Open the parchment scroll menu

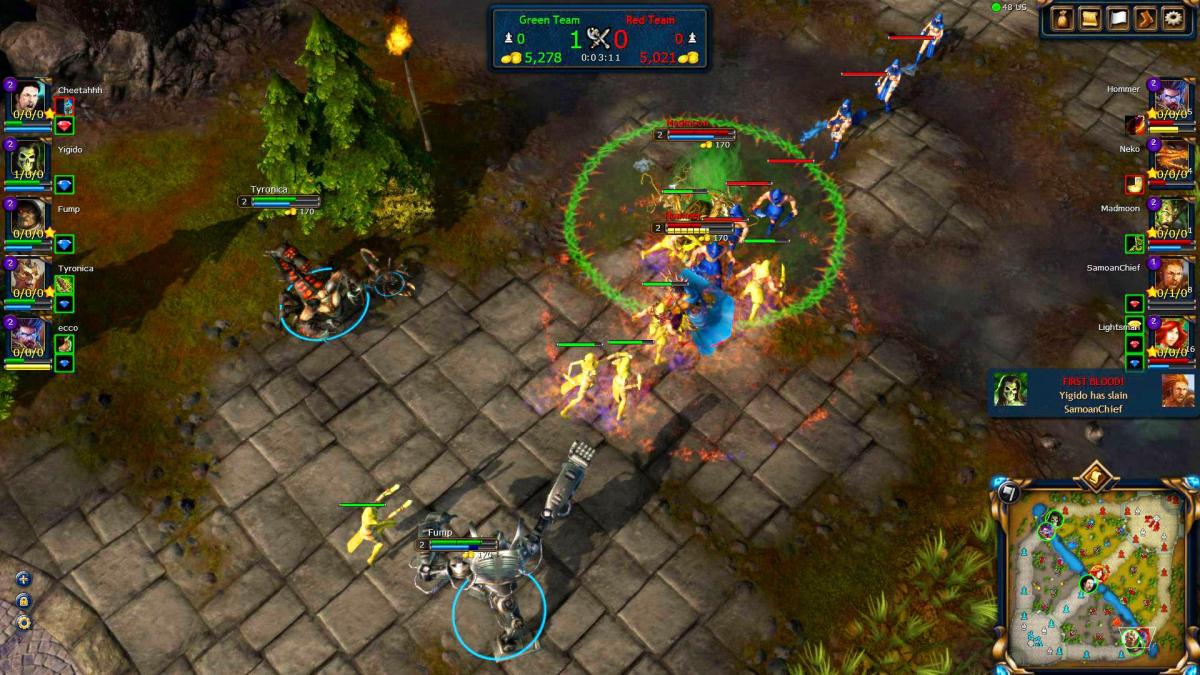point(1089,18)
